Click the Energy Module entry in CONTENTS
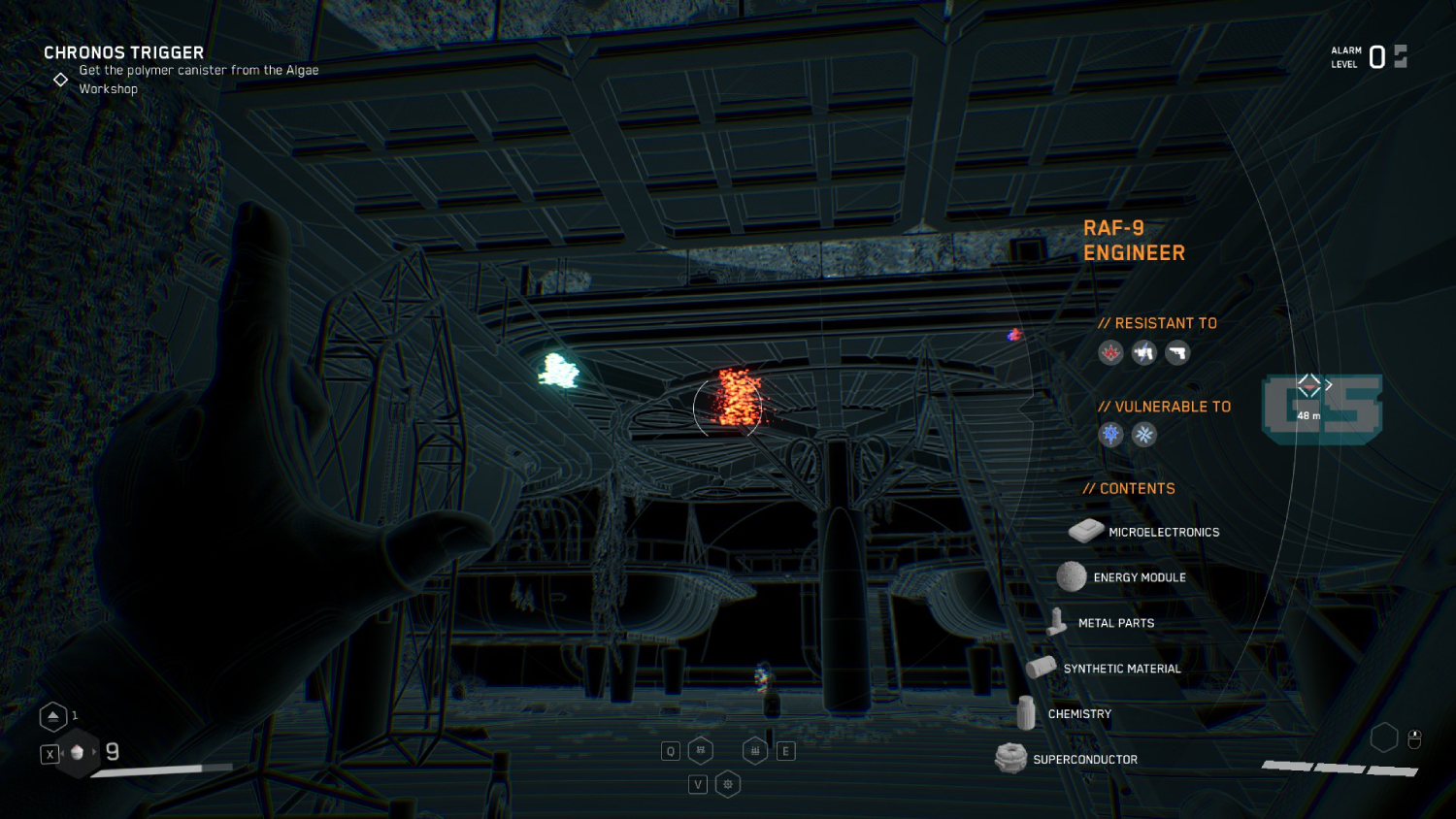This screenshot has width=1456, height=819. (x=1072, y=576)
